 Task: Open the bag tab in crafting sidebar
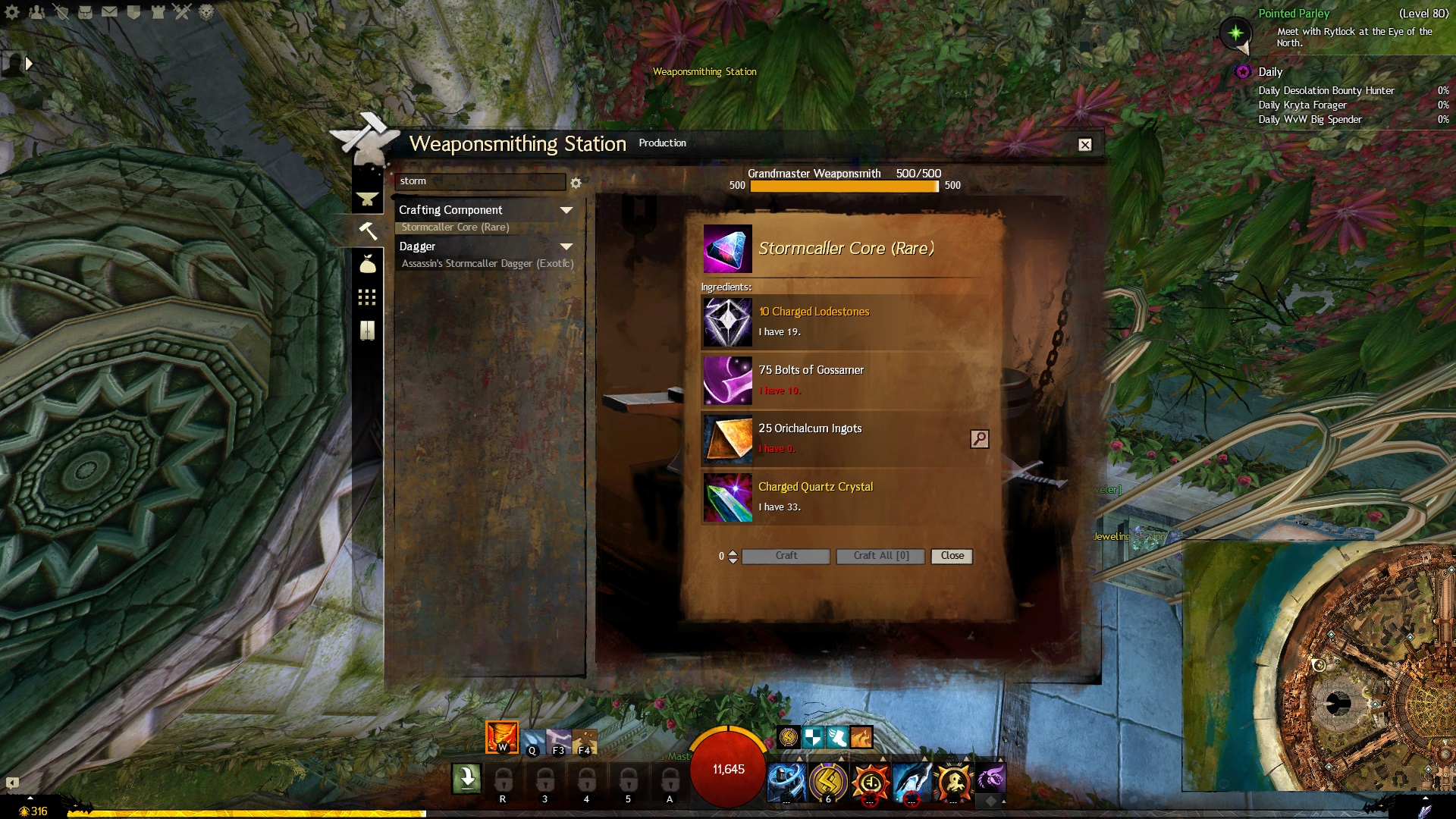tap(368, 264)
